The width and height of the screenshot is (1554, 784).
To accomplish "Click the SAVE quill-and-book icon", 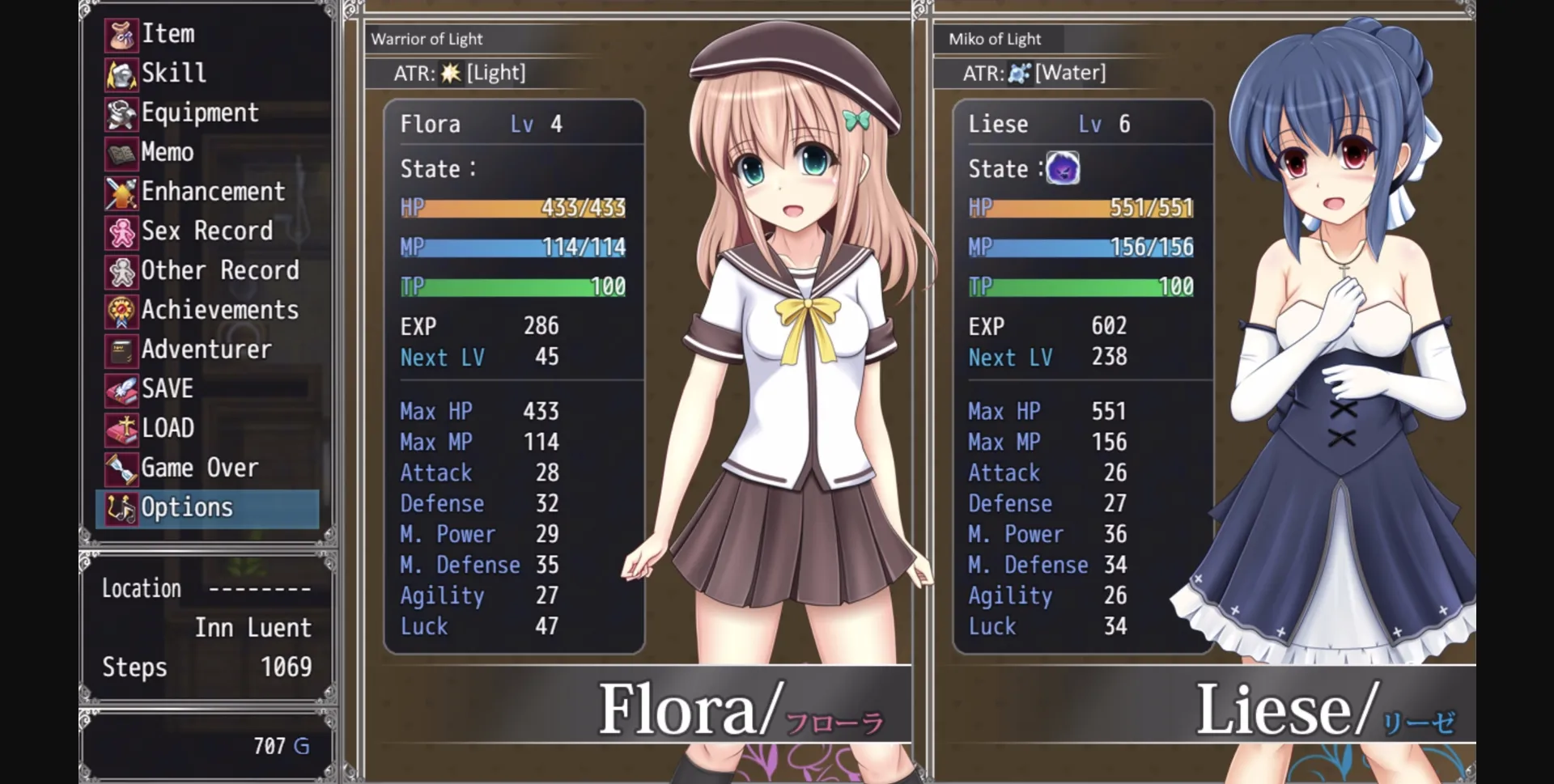I will click(120, 389).
